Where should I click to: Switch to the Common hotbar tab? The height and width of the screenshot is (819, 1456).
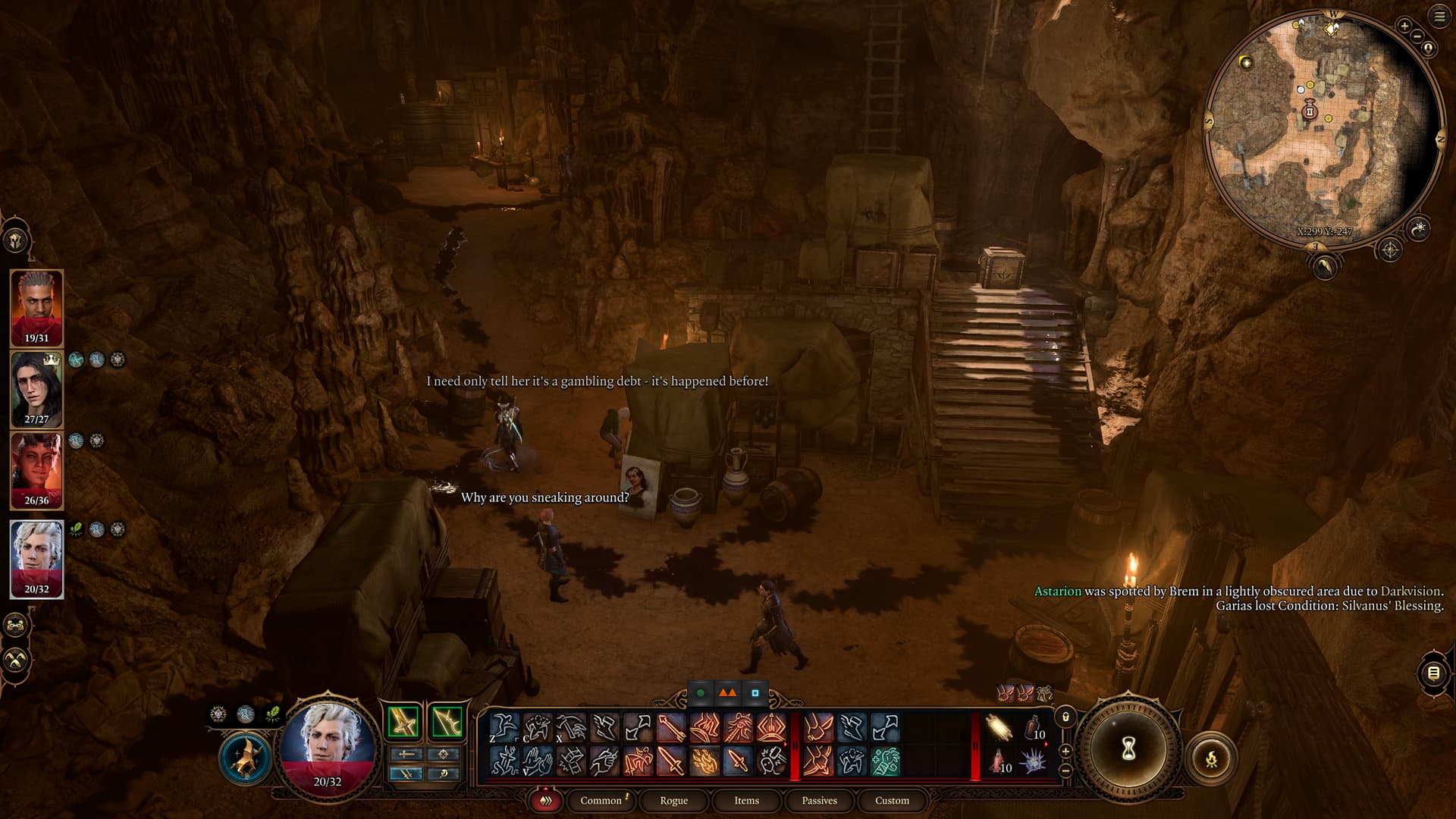click(601, 800)
